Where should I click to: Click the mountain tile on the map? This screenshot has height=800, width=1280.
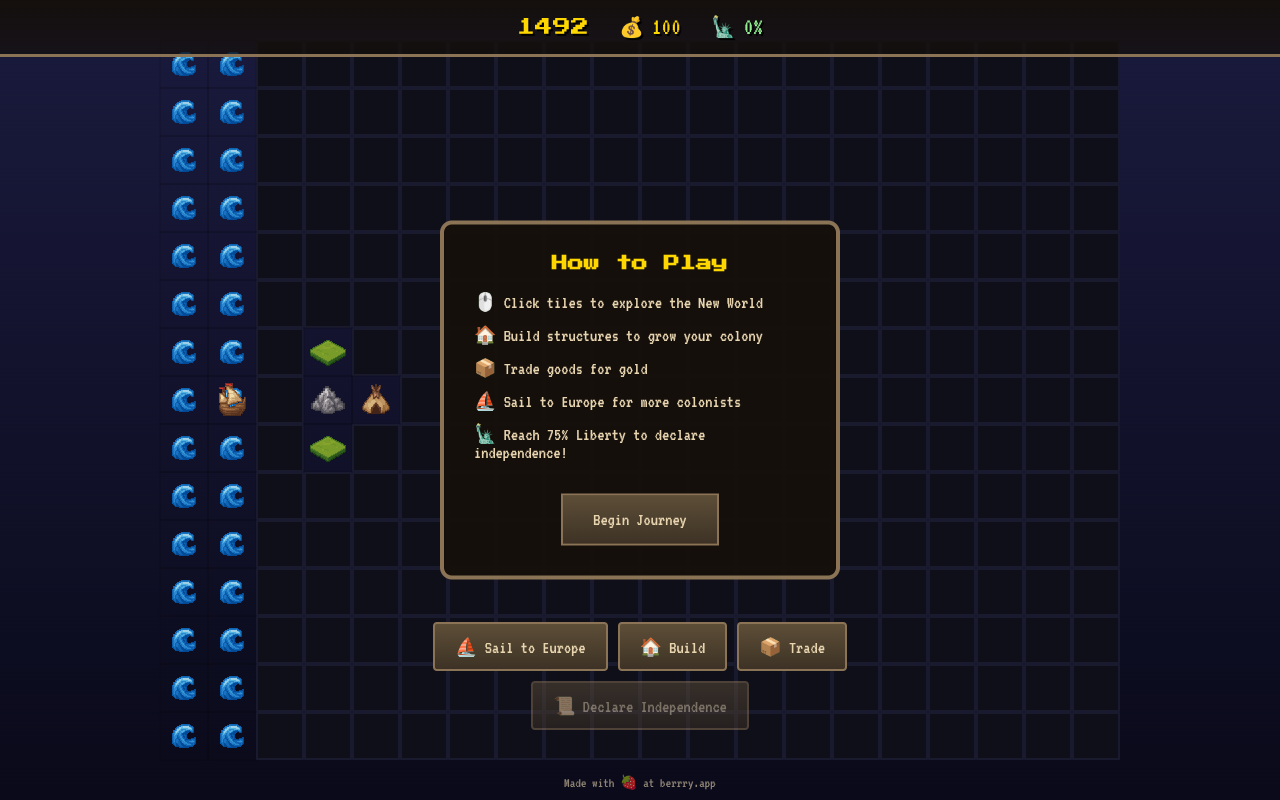click(328, 399)
